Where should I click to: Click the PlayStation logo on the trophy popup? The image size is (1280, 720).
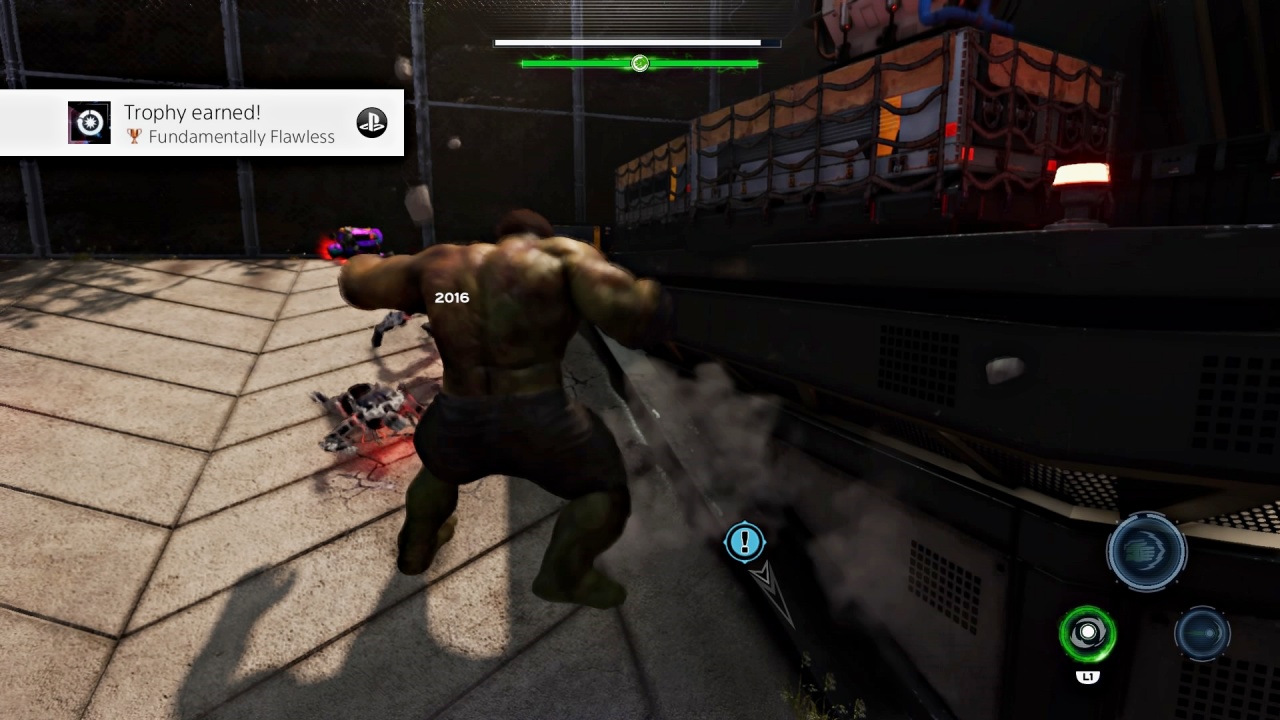coord(371,123)
